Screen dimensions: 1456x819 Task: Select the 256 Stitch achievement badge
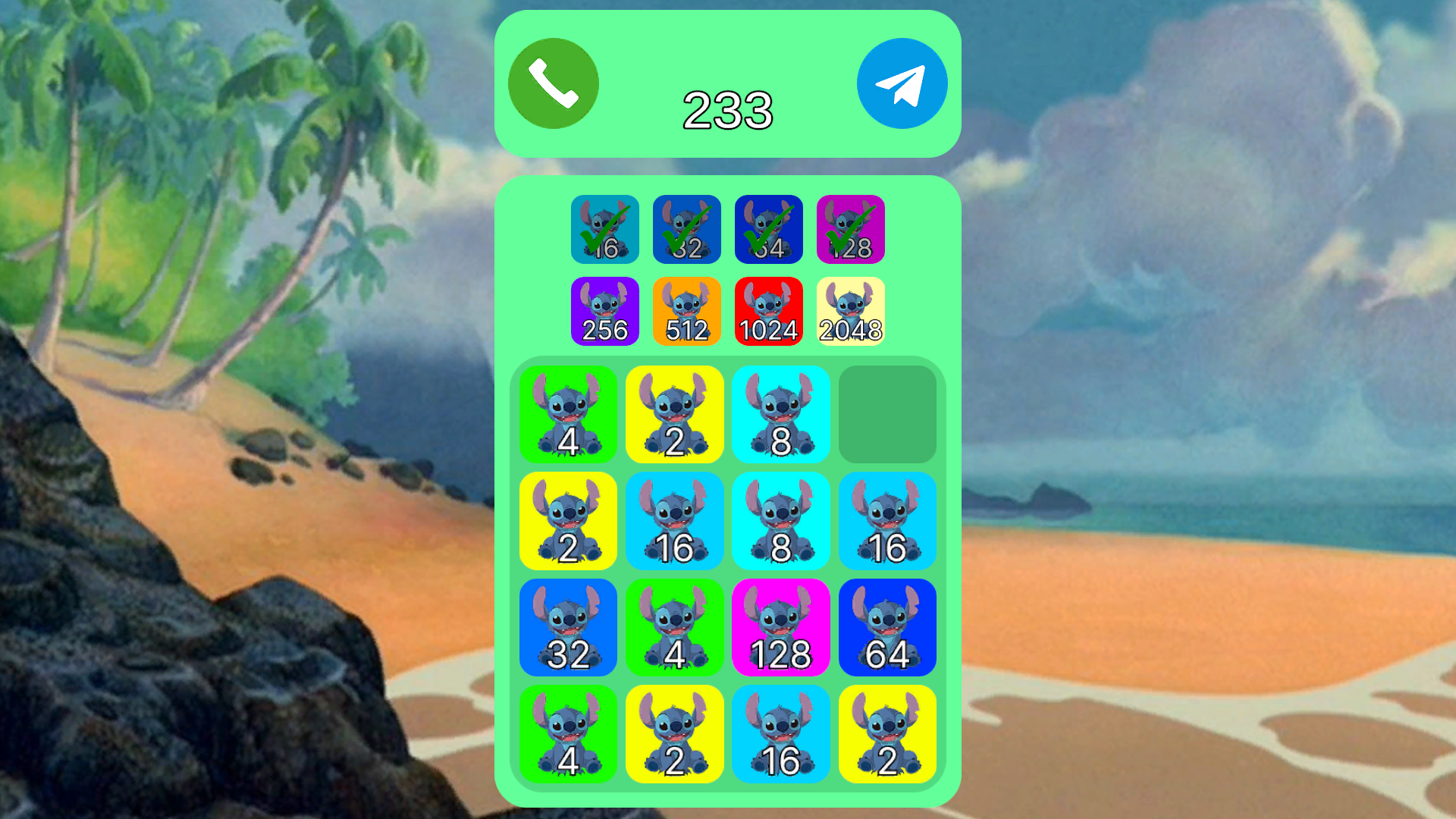tap(604, 310)
